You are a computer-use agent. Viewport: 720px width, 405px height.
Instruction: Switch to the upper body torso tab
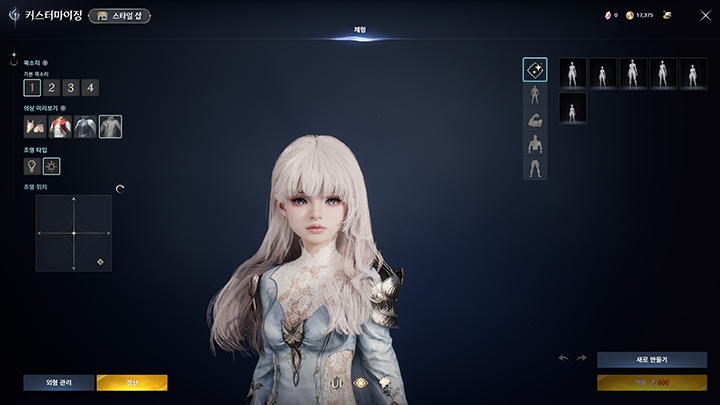tap(535, 144)
